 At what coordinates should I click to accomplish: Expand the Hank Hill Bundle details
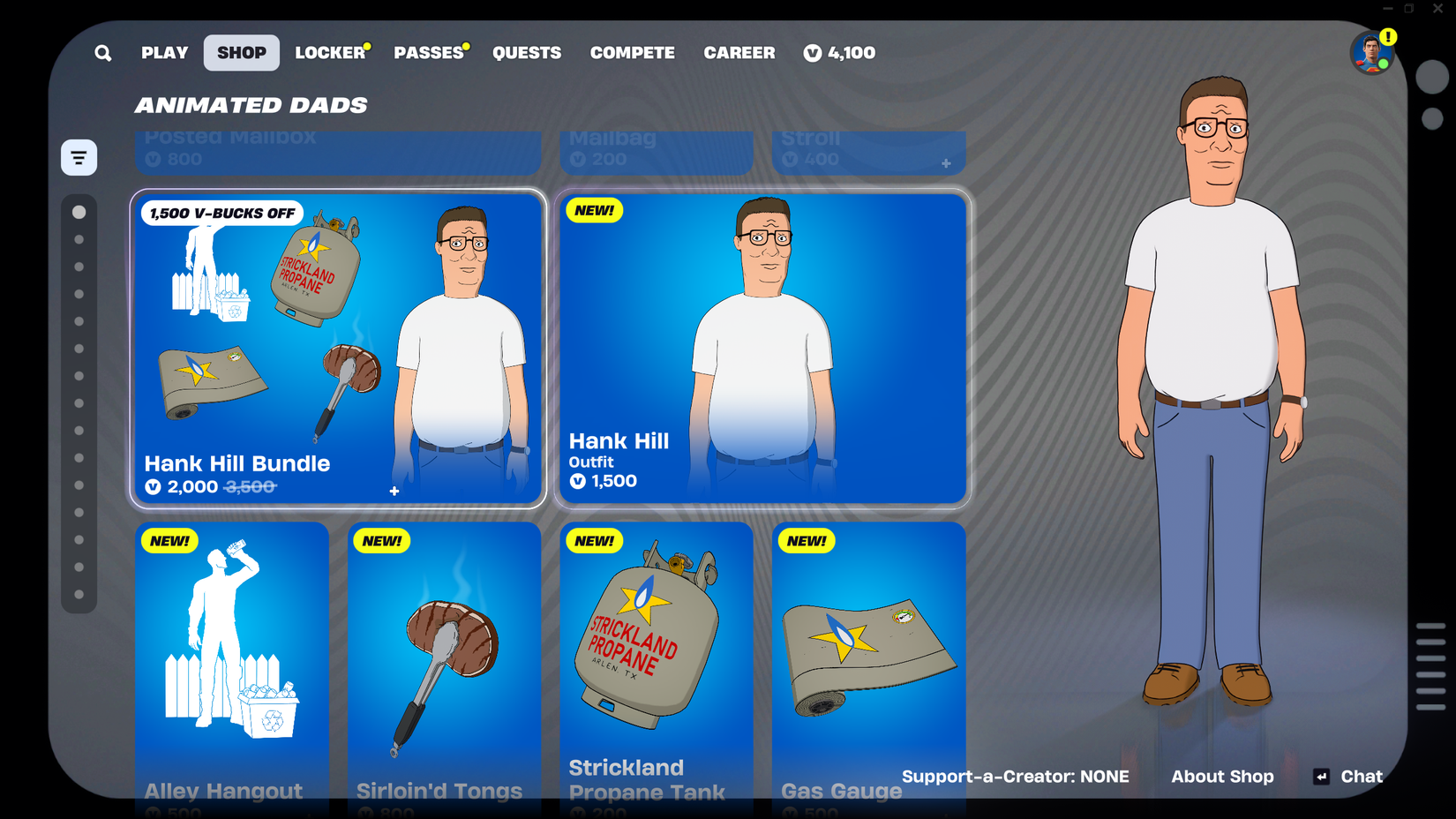coord(338,349)
